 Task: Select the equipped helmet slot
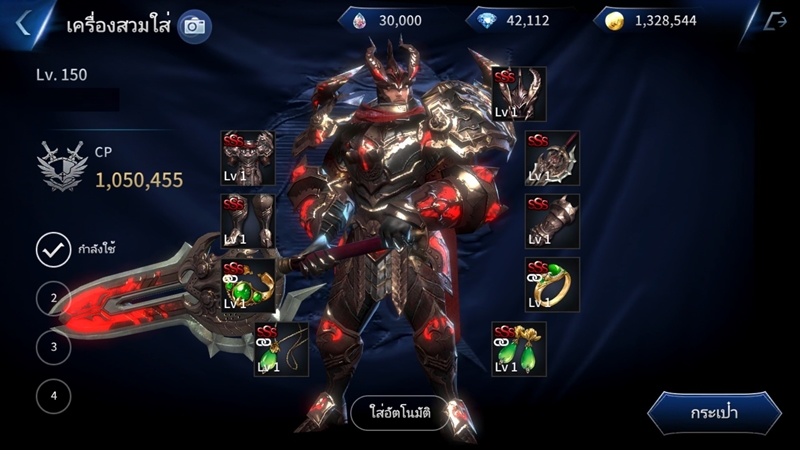tap(518, 94)
